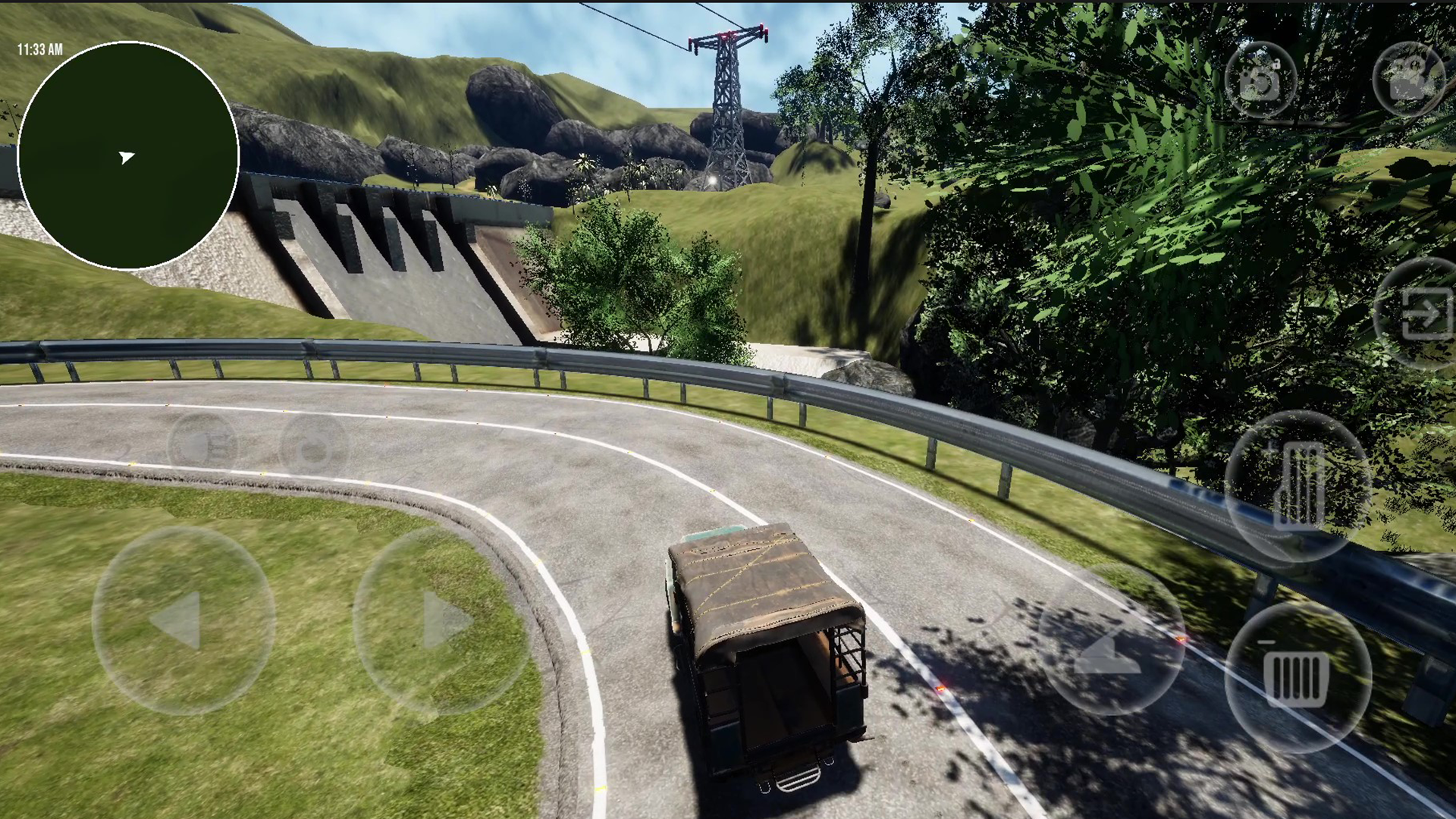This screenshot has height=819, width=1456.
Task: Reset camera with the camera-rotate icon
Action: (1260, 79)
